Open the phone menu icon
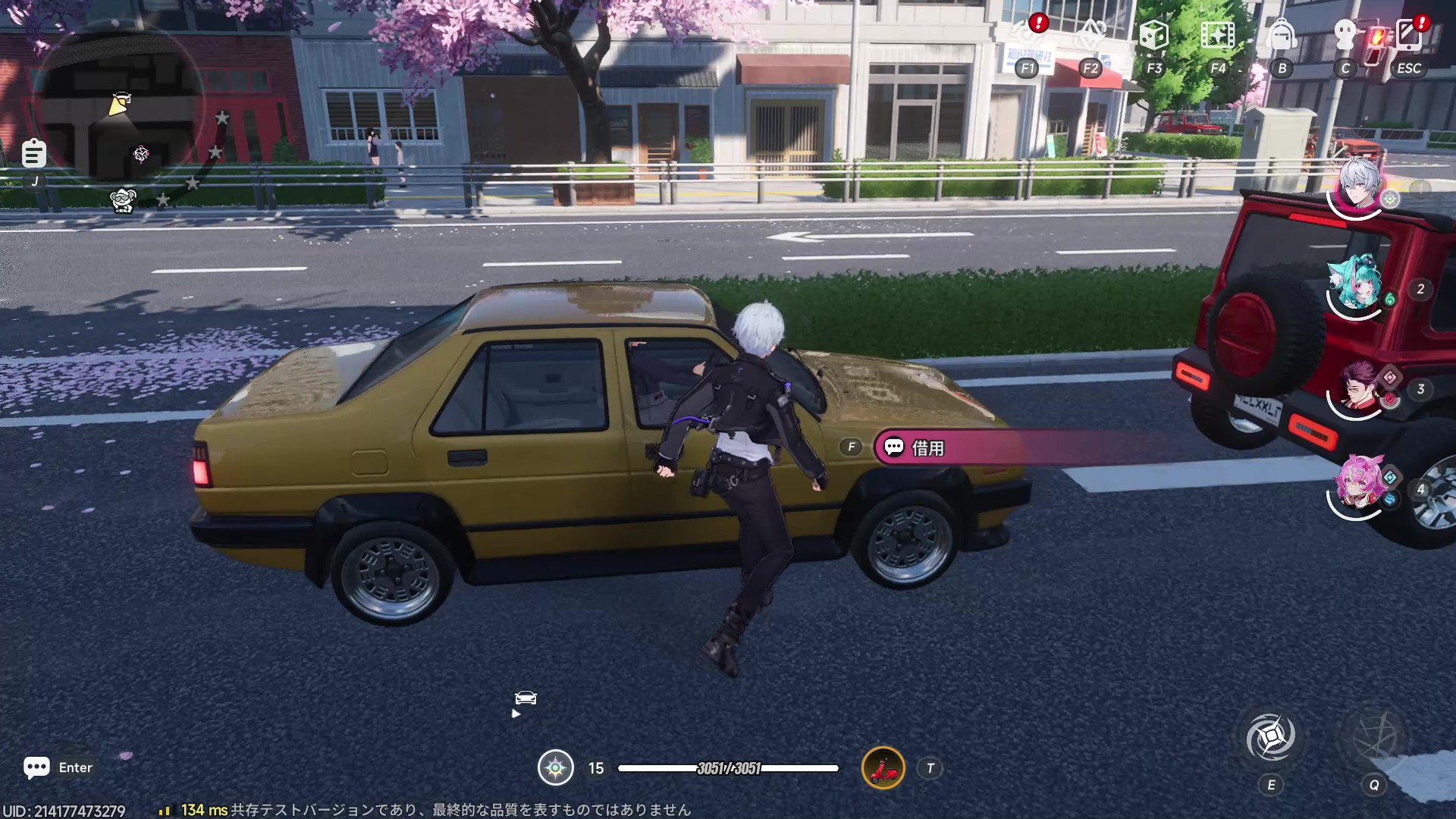 (x=1408, y=36)
